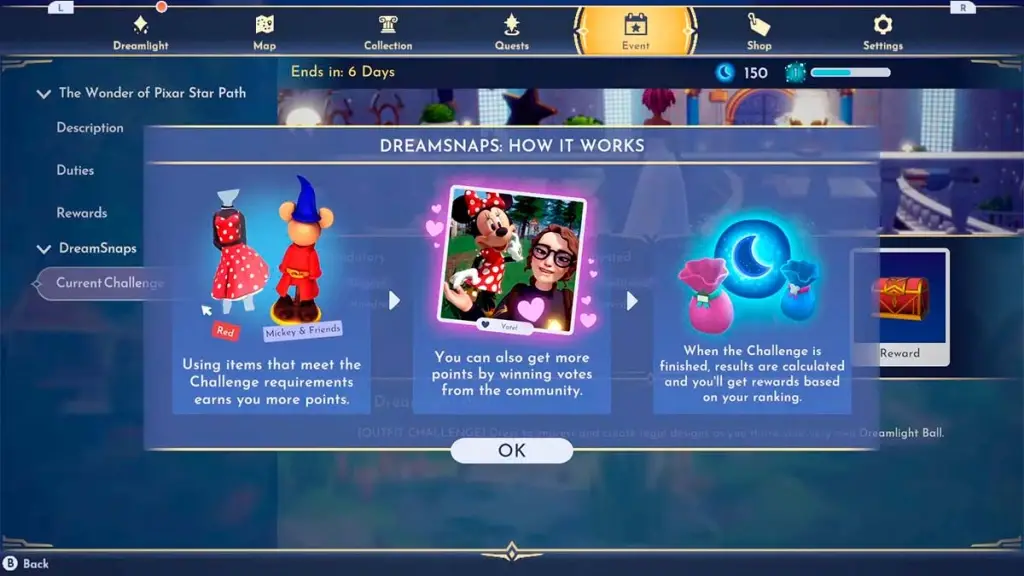Viewport: 1024px width, 576px height.
Task: View the Star Path Rewards entry
Action: click(x=81, y=213)
